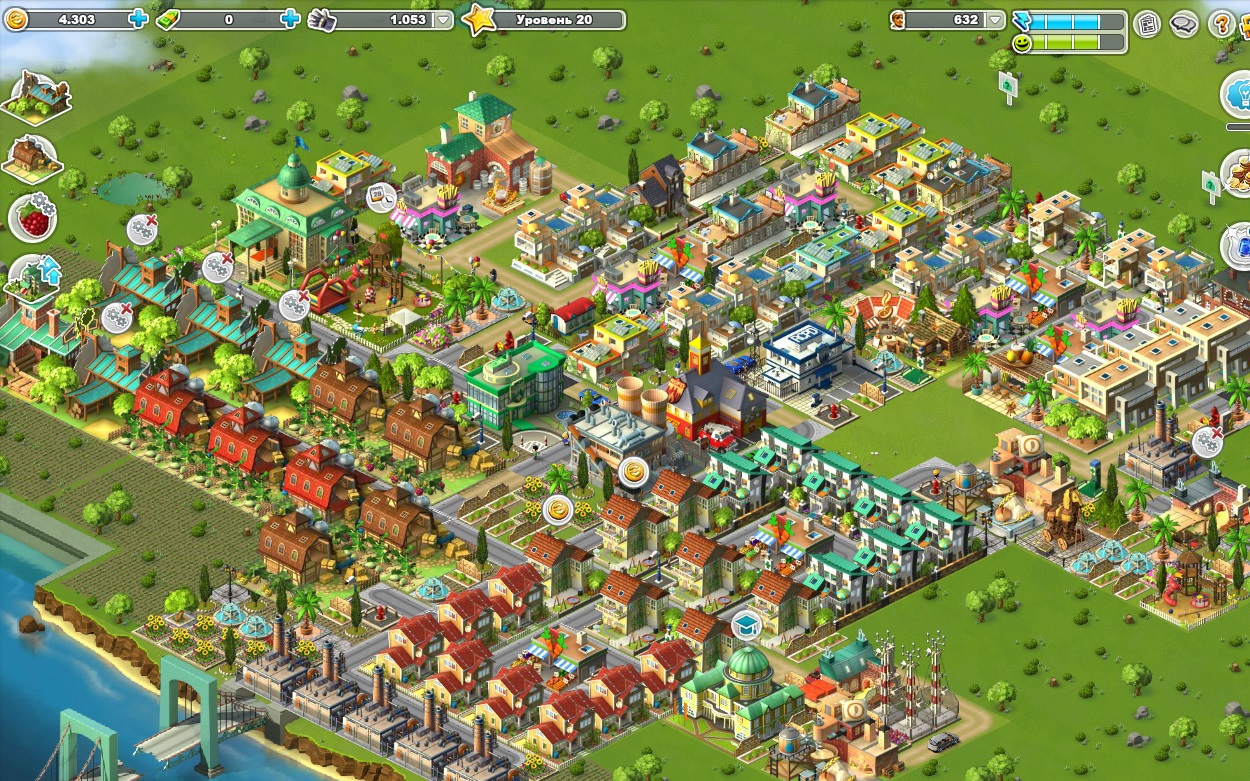1250x781 pixels.
Task: Expand the work gloves resource dropdown
Action: [x=444, y=20]
